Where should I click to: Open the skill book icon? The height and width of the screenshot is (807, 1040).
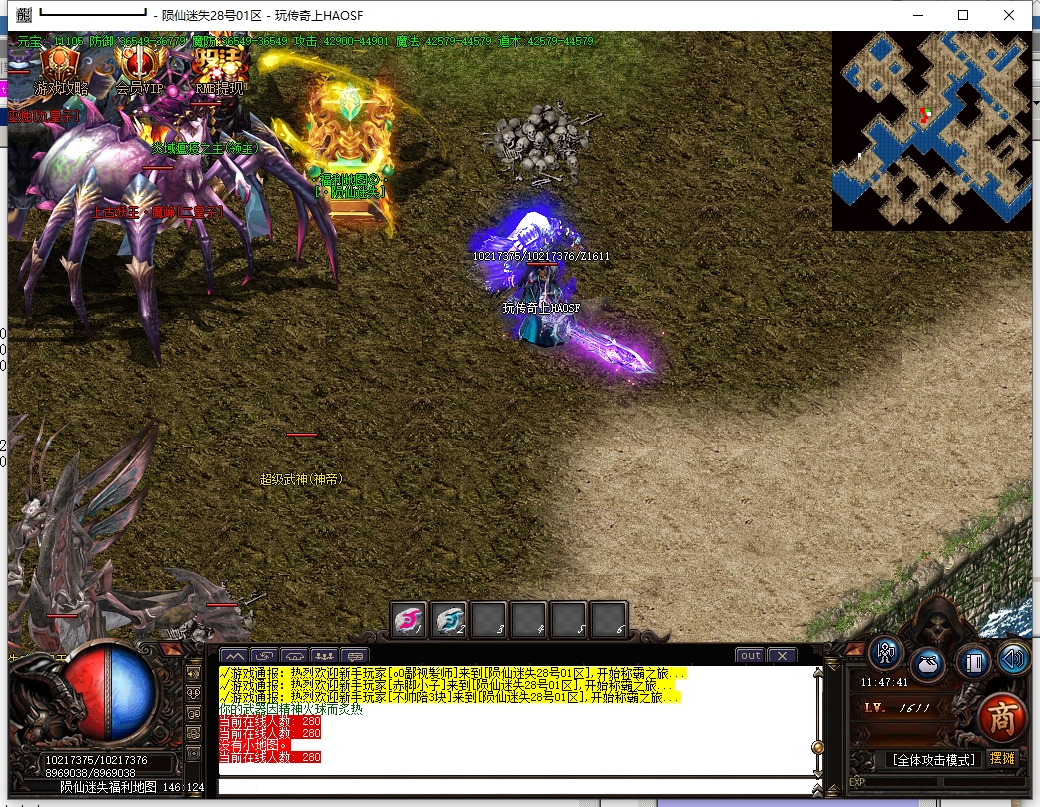pos(972,662)
